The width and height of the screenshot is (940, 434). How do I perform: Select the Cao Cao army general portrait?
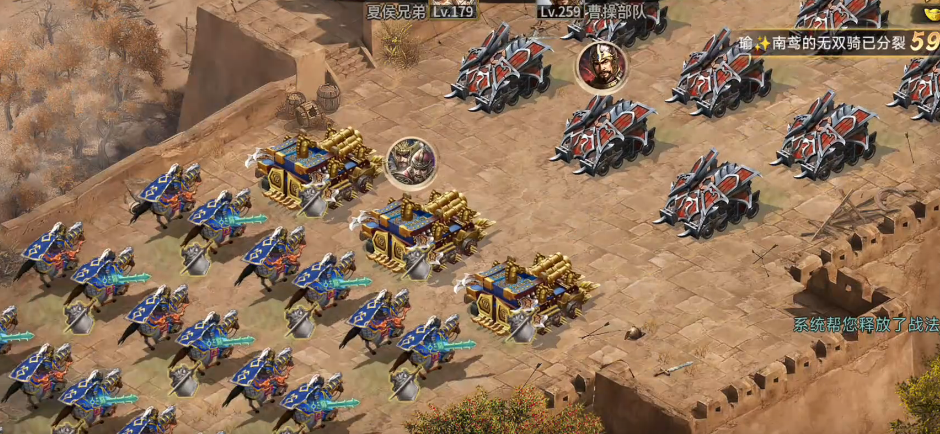[x=601, y=66]
